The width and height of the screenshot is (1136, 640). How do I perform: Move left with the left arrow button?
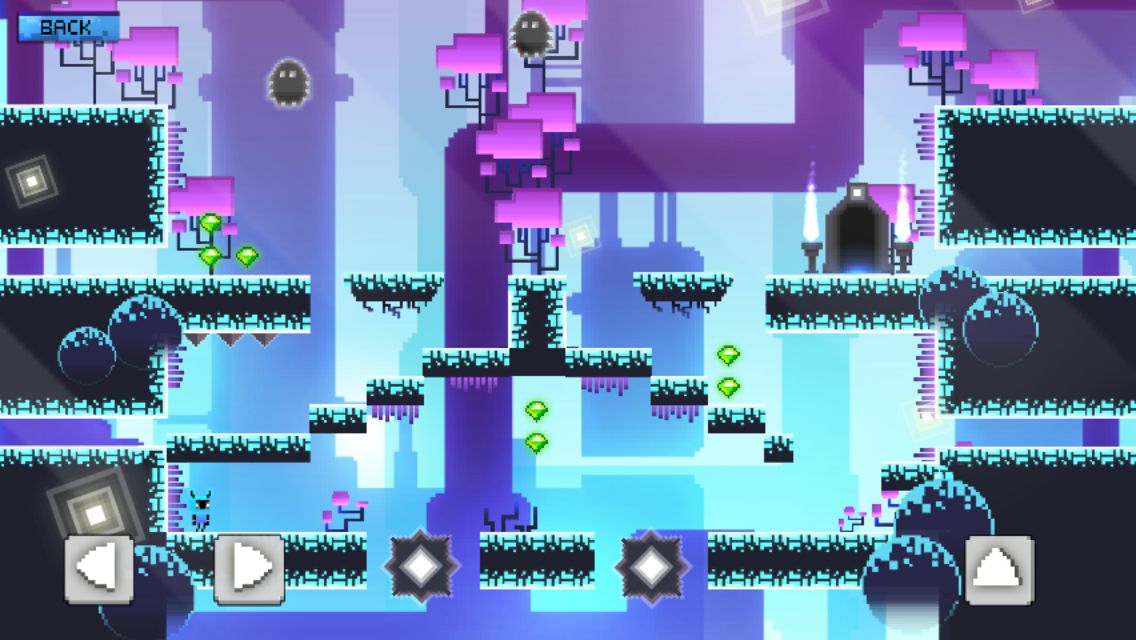pos(99,569)
